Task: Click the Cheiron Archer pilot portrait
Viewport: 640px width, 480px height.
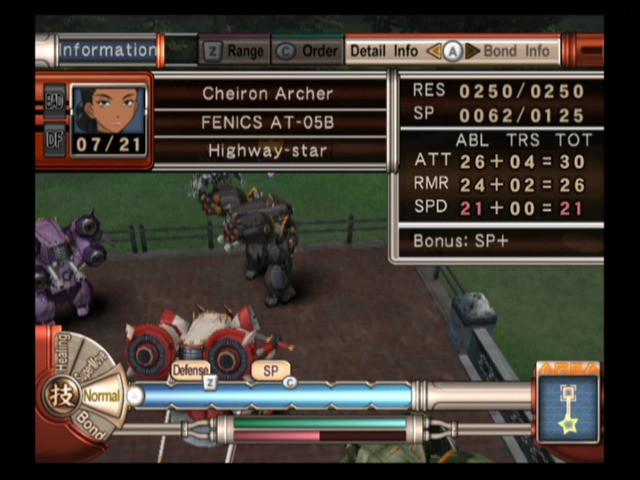Action: tap(108, 120)
